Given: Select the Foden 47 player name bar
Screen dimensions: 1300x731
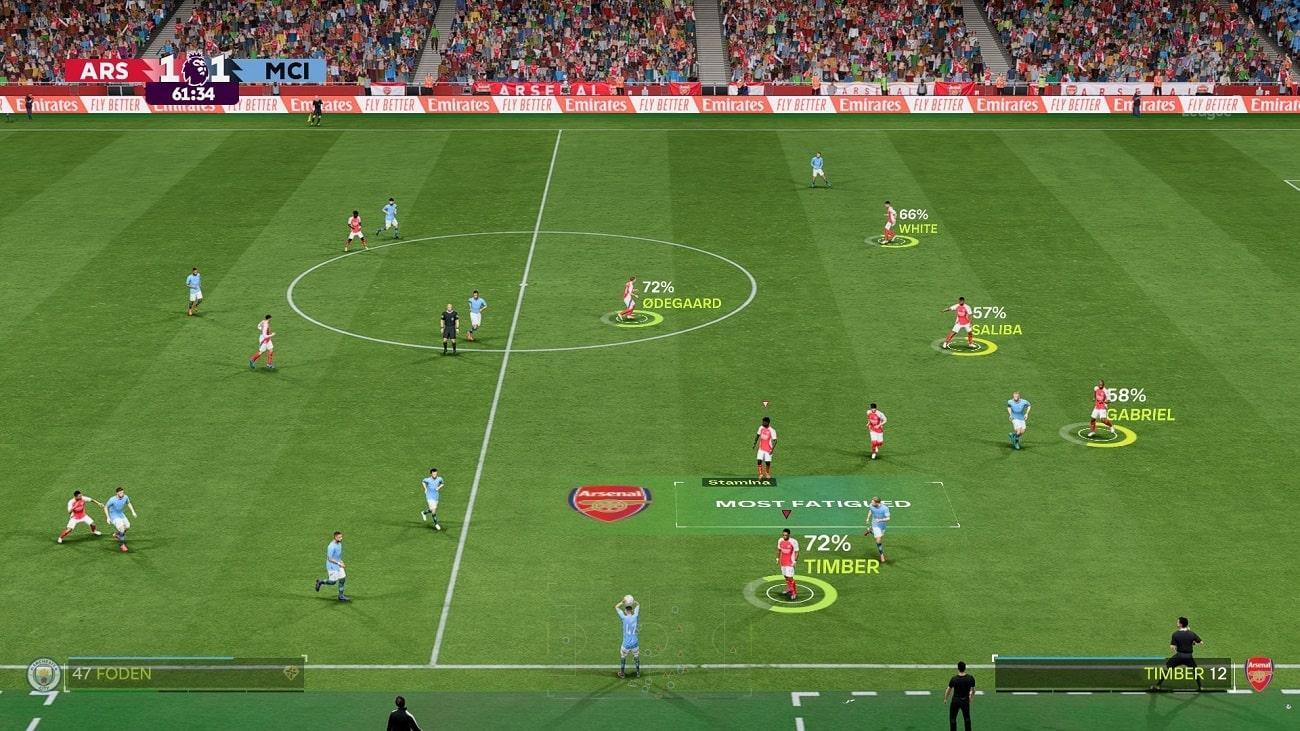Looking at the screenshot, I should pos(185,674).
